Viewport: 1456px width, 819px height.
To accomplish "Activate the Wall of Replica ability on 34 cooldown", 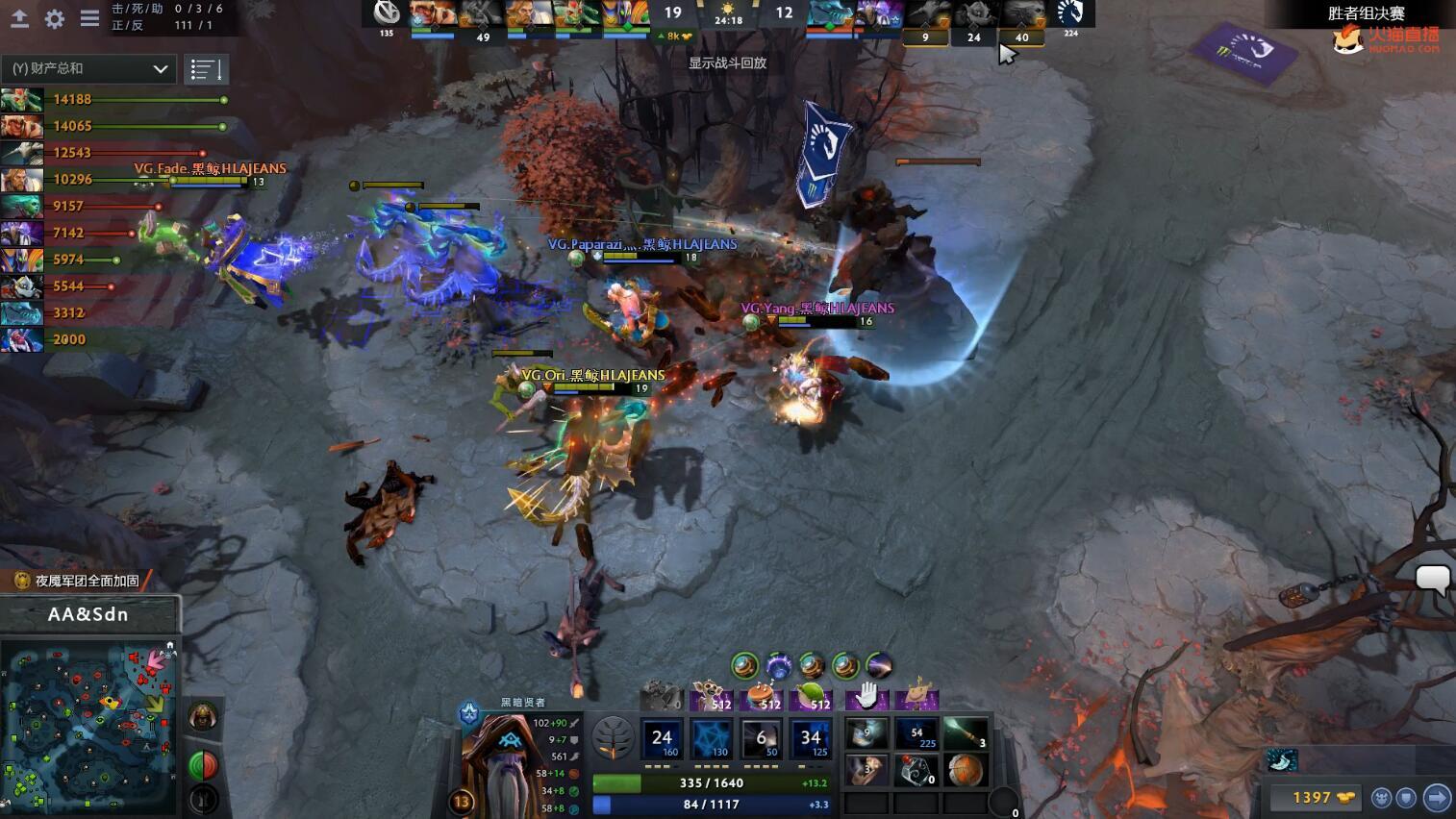I will point(811,739).
